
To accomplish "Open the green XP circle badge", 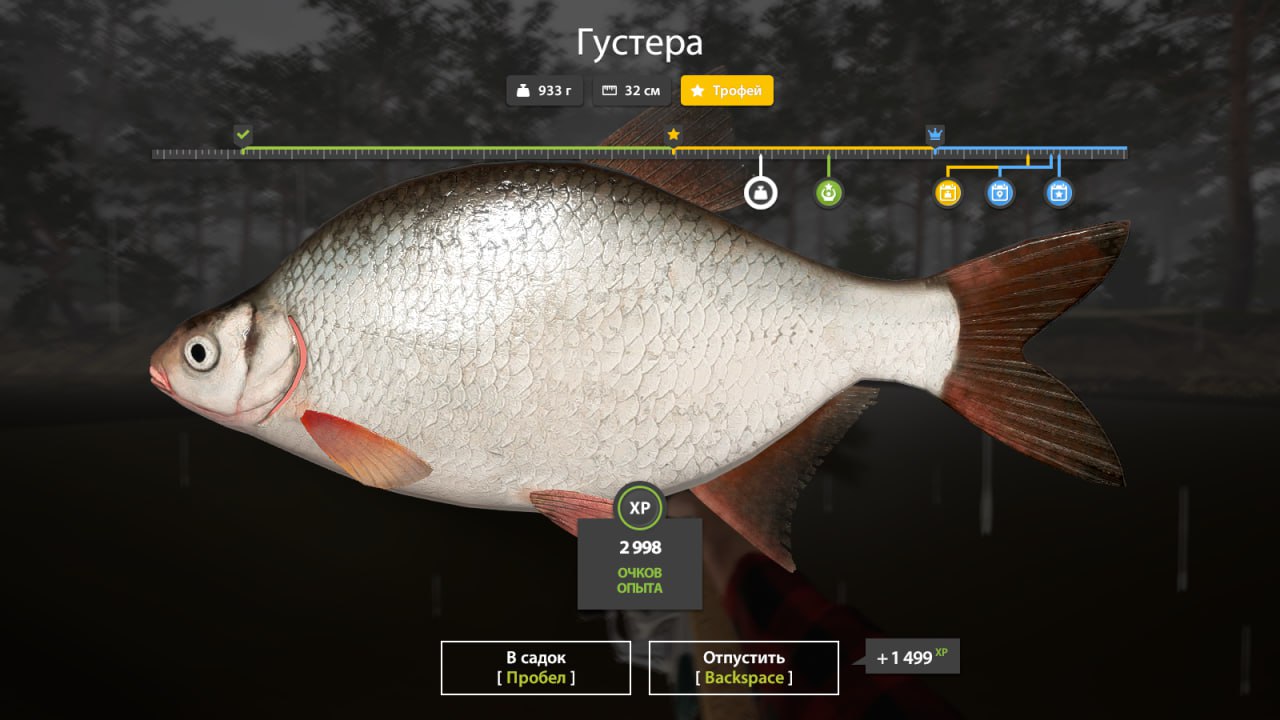I will click(639, 508).
